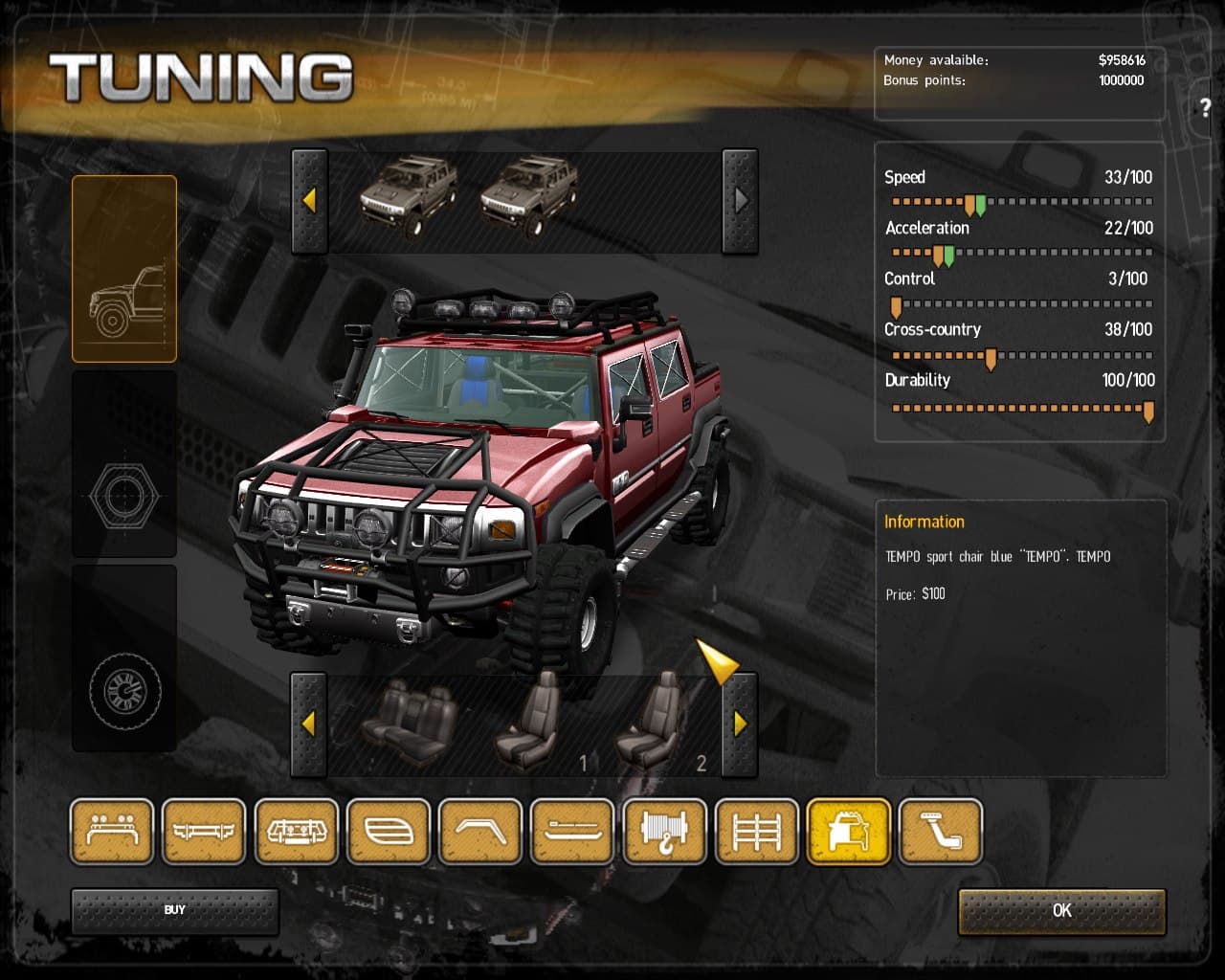Screen dimensions: 1225x980
Task: Open the winch upgrades category
Action: (665, 832)
